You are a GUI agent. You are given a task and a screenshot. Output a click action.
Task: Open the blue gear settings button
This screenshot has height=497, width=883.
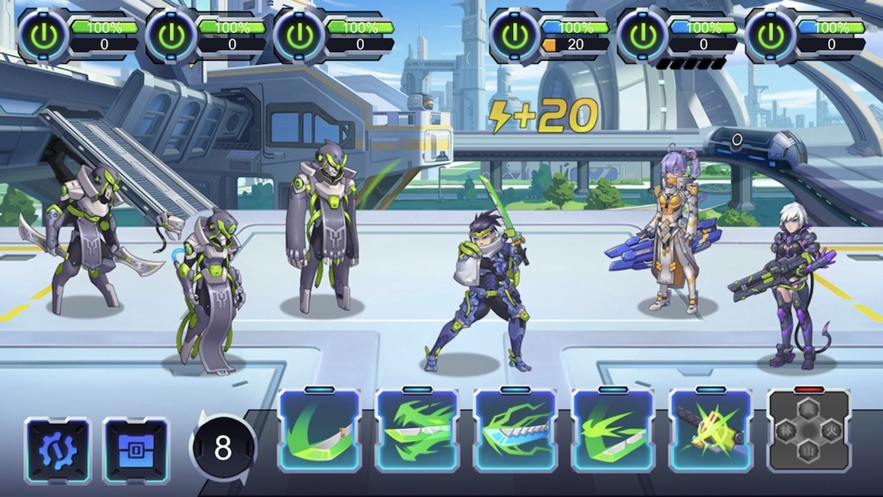click(x=57, y=451)
